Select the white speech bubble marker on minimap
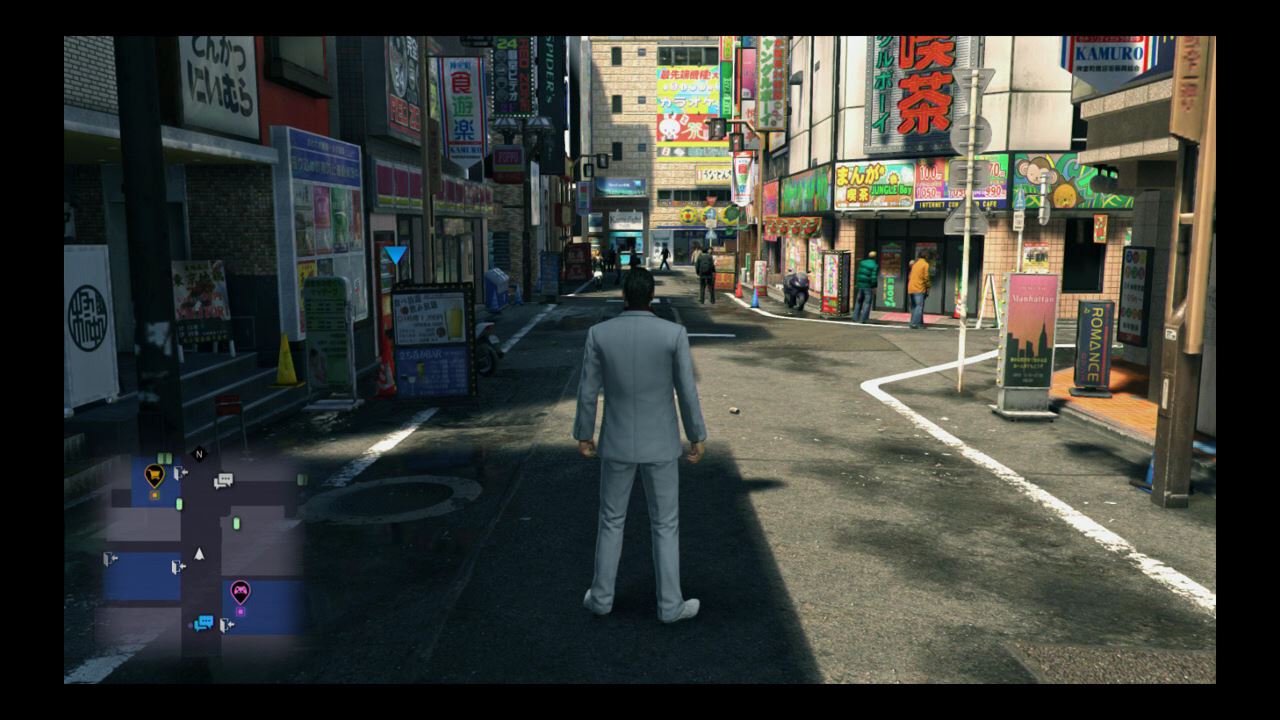The width and height of the screenshot is (1280, 720). (x=223, y=481)
